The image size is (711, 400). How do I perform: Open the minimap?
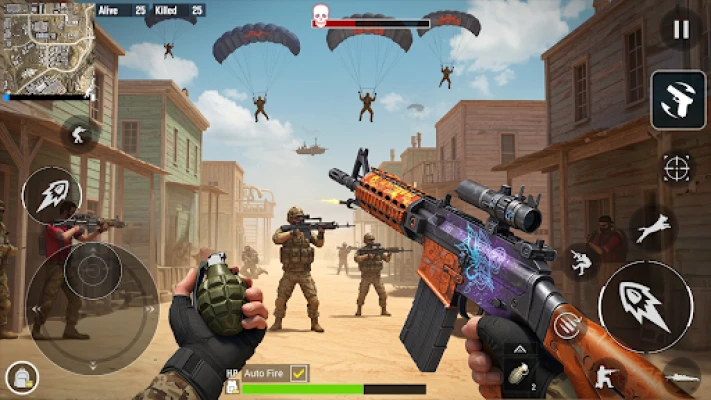47,50
